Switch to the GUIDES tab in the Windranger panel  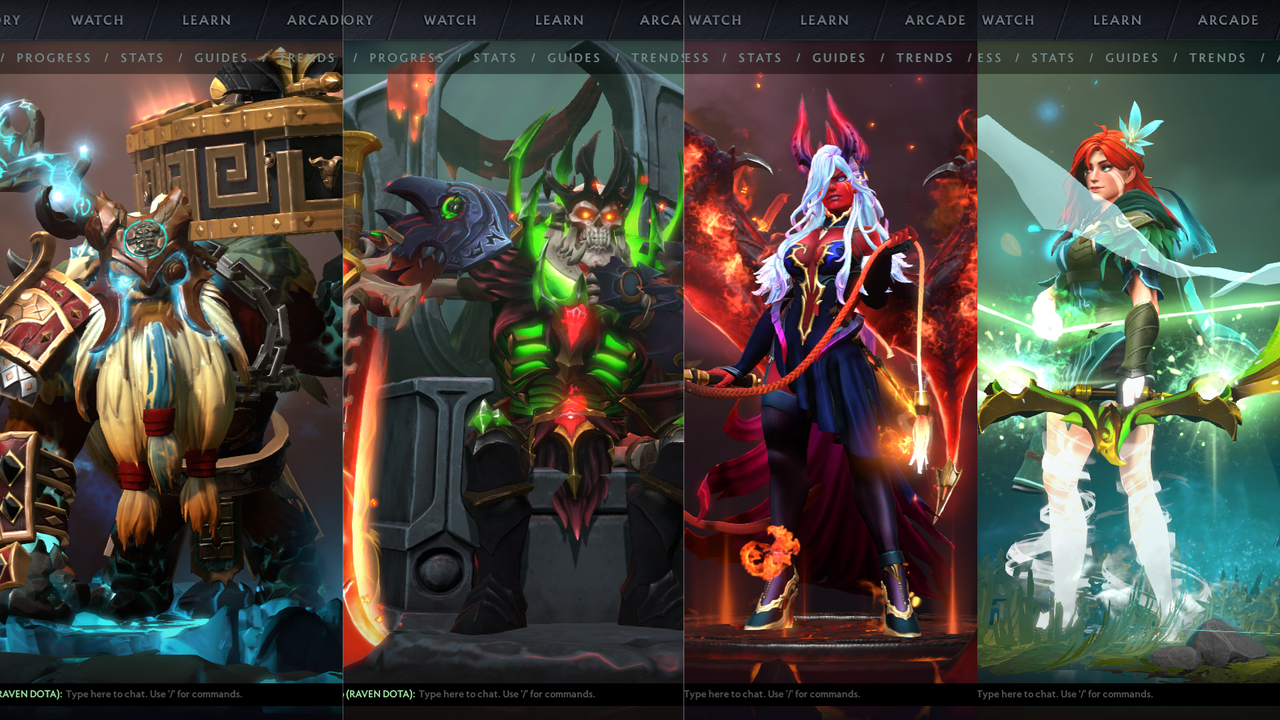coord(1131,58)
